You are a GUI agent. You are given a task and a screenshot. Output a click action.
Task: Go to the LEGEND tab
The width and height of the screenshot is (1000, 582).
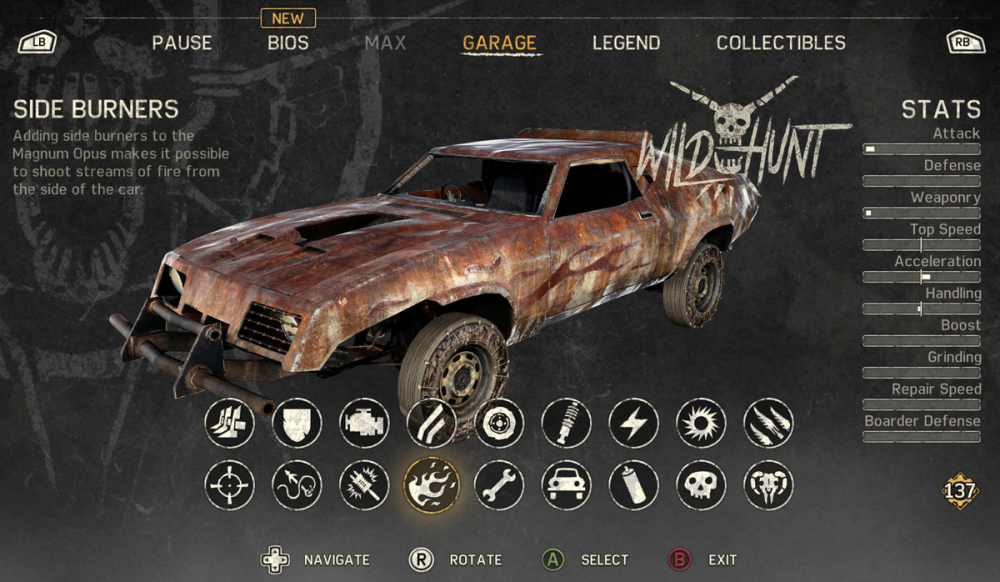pyautogui.click(x=626, y=43)
